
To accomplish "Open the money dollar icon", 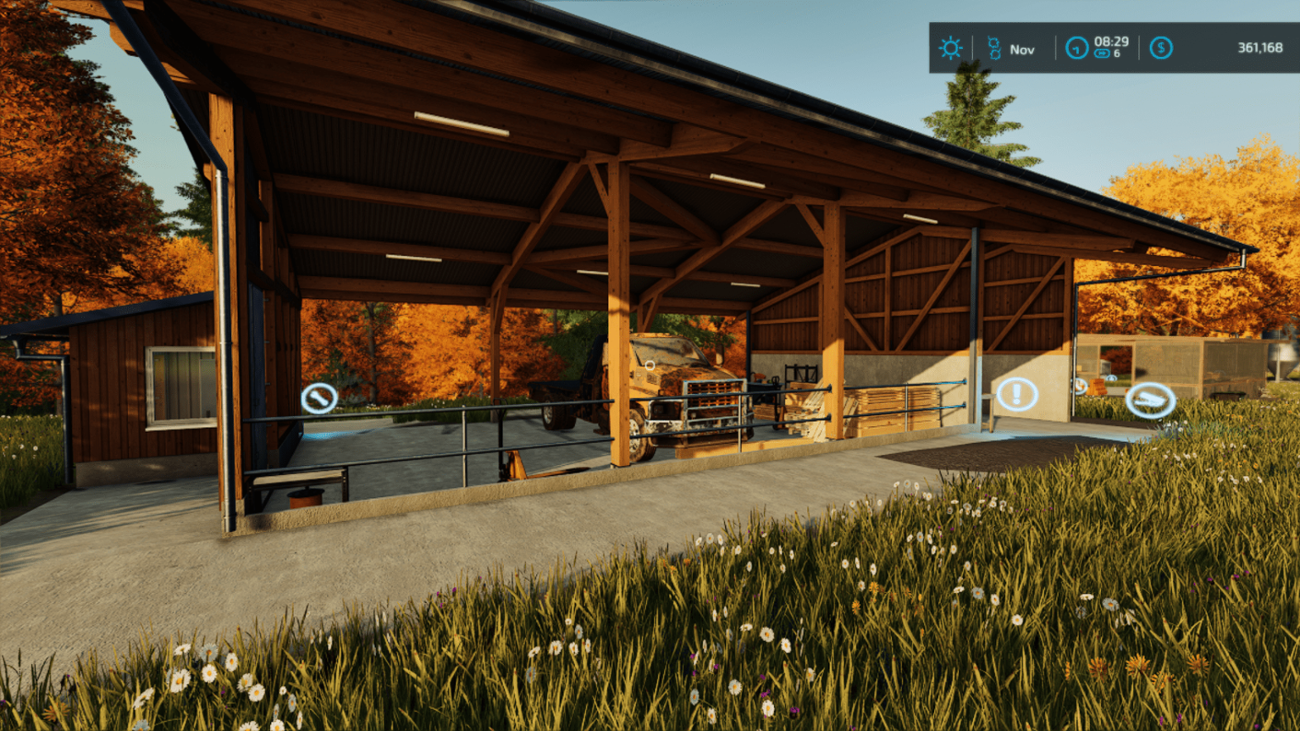I will [x=1160, y=48].
